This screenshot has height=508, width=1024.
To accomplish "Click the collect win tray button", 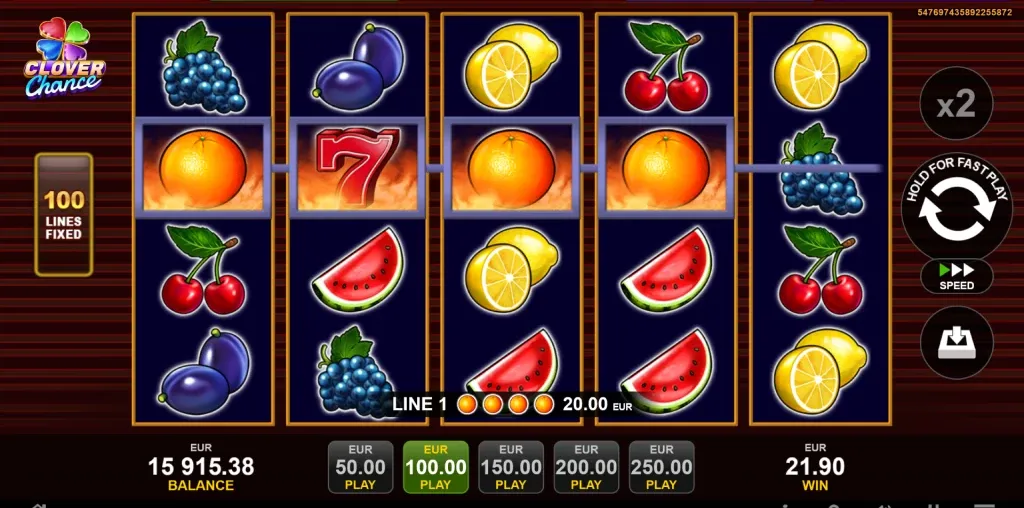I will click(957, 343).
